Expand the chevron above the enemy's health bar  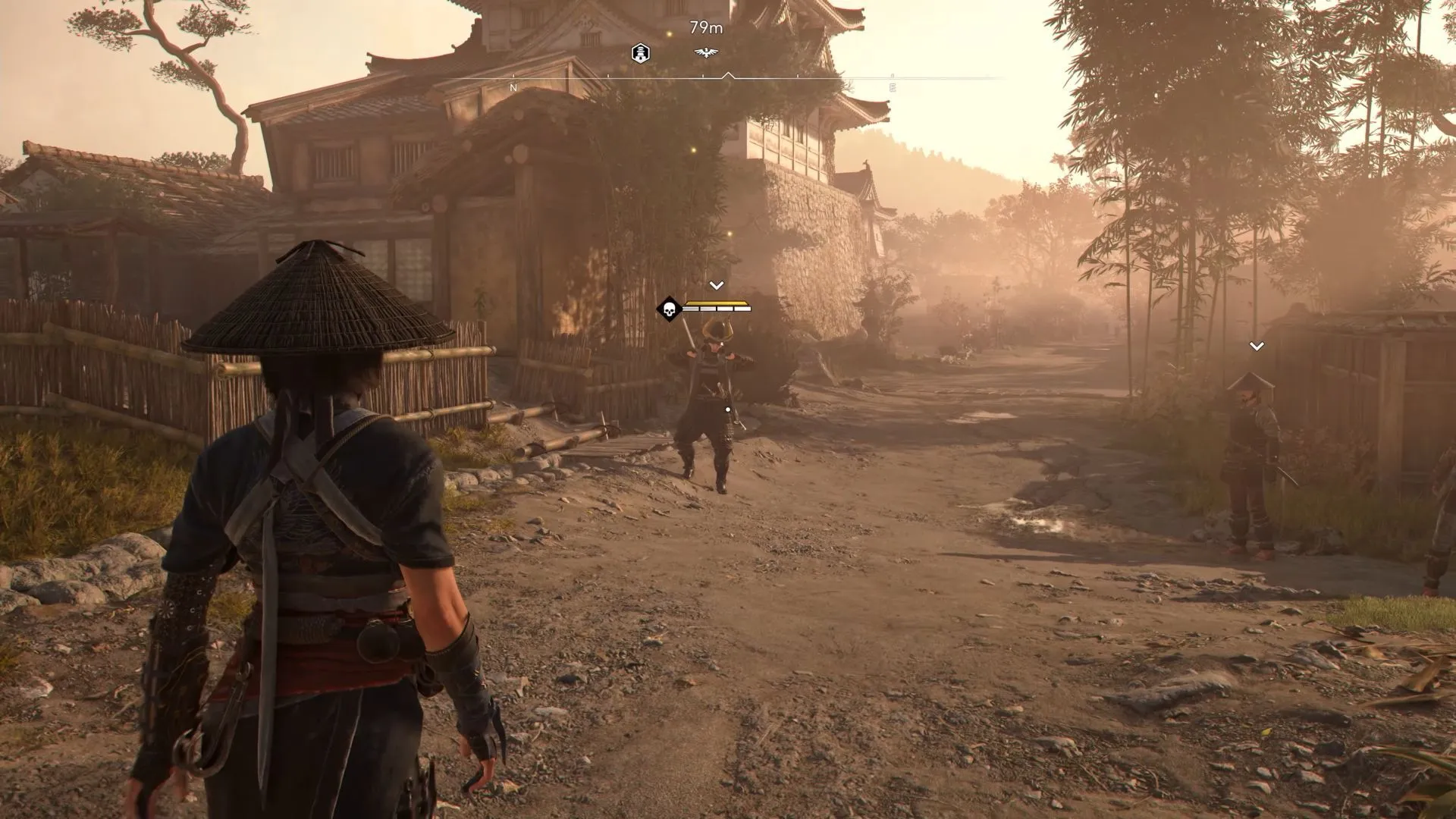715,284
